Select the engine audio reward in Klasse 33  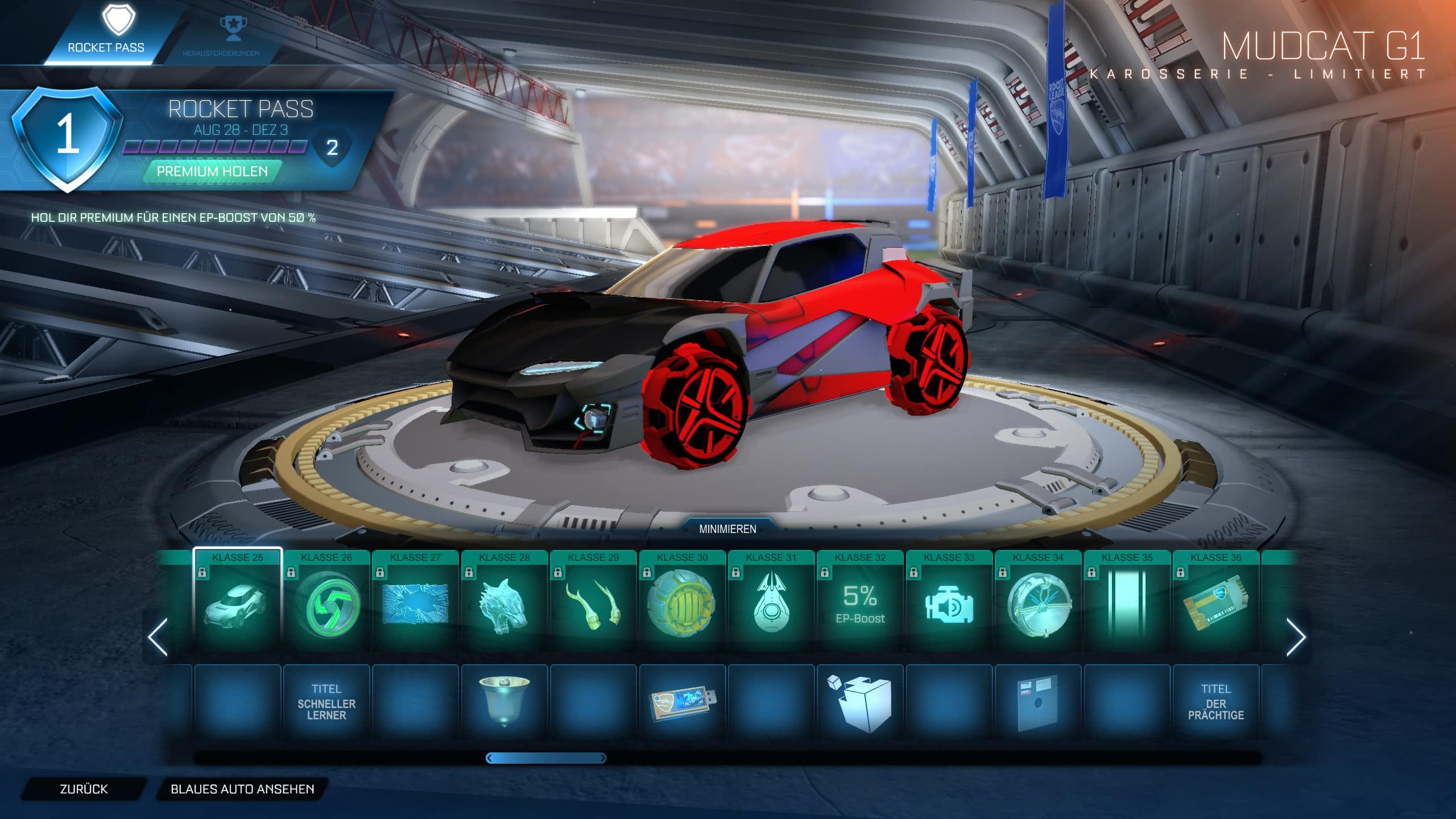click(949, 604)
